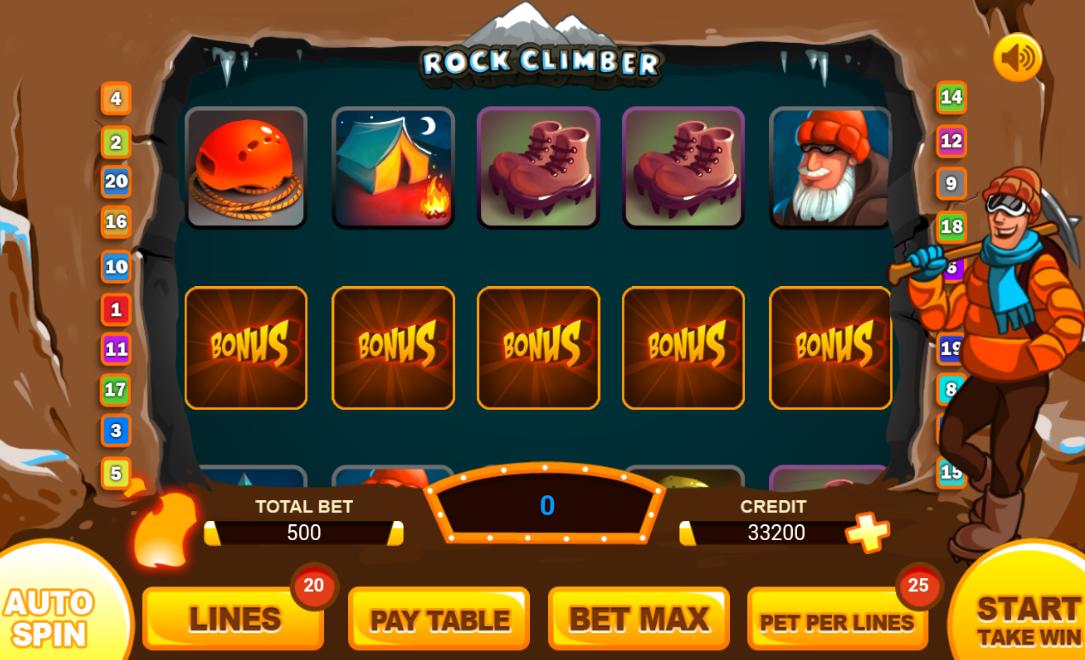Select payline marker 16
This screenshot has width=1085, height=660.
tap(116, 222)
